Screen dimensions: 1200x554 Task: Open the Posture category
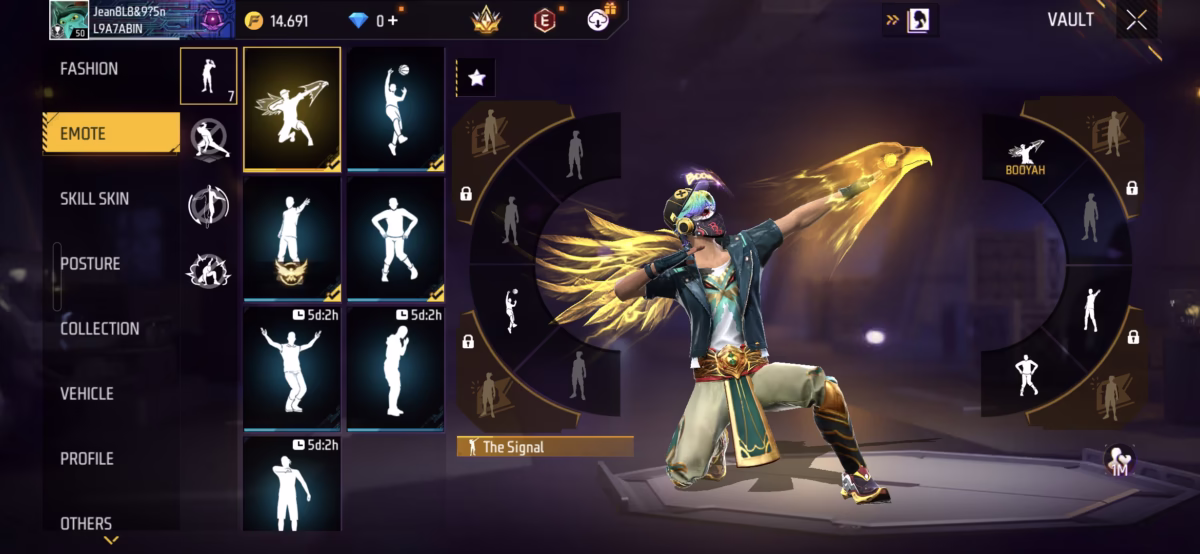pyautogui.click(x=90, y=264)
